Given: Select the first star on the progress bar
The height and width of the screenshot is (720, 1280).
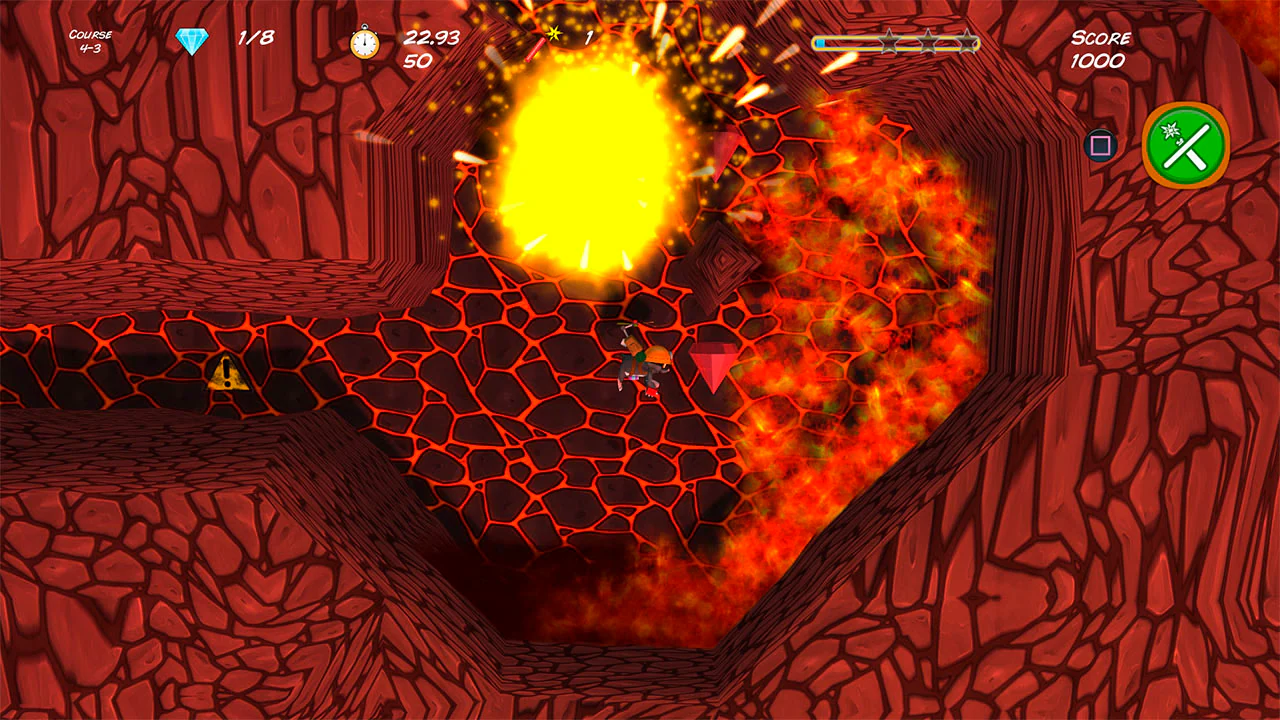Looking at the screenshot, I should tap(889, 40).
